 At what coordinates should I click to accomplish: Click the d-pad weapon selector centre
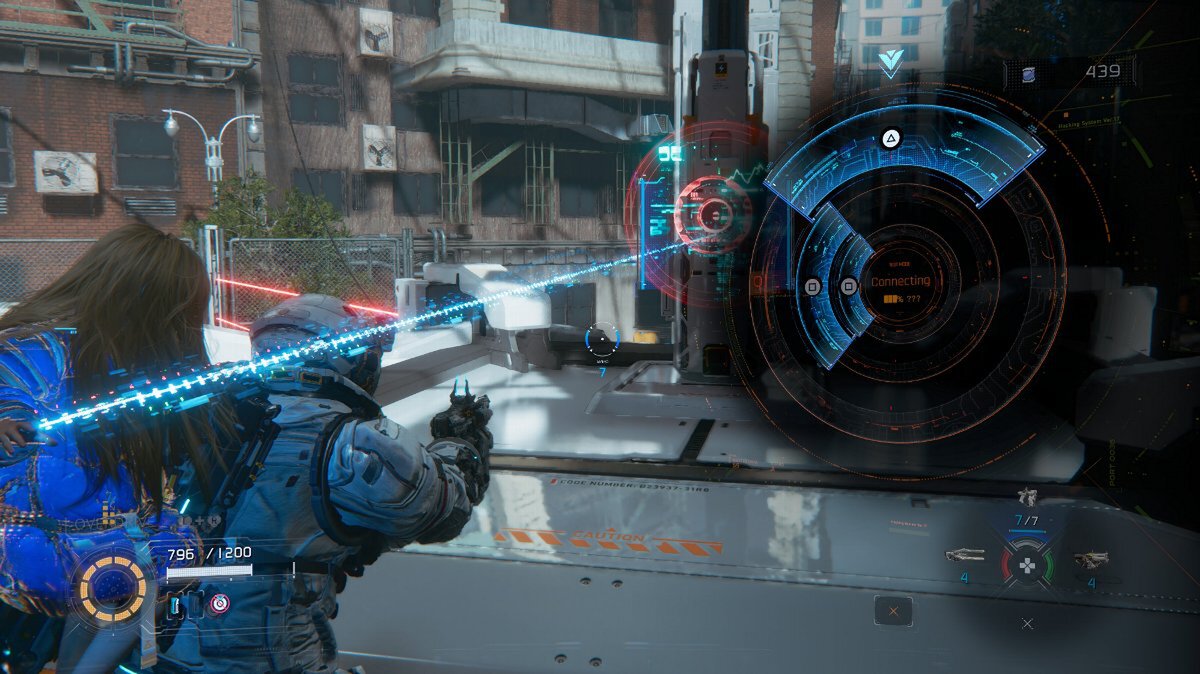pyautogui.click(x=1026, y=566)
